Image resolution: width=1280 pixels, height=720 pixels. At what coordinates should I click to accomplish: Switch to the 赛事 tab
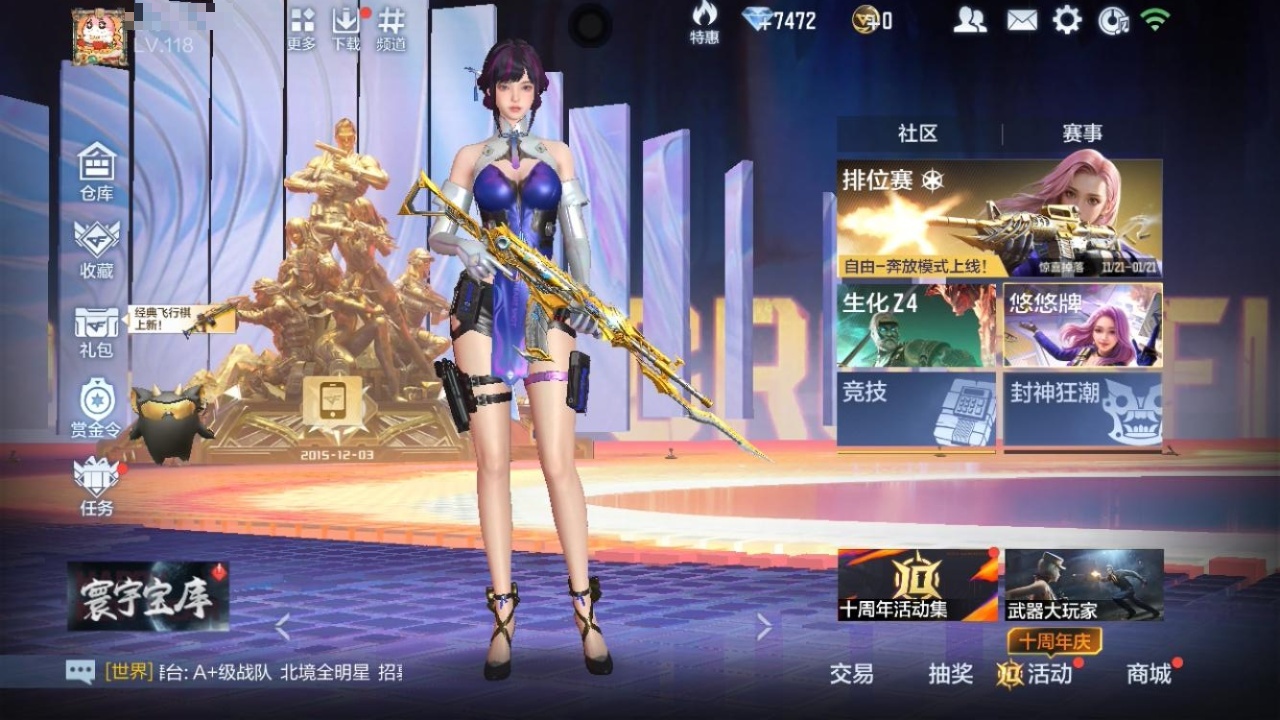1082,134
